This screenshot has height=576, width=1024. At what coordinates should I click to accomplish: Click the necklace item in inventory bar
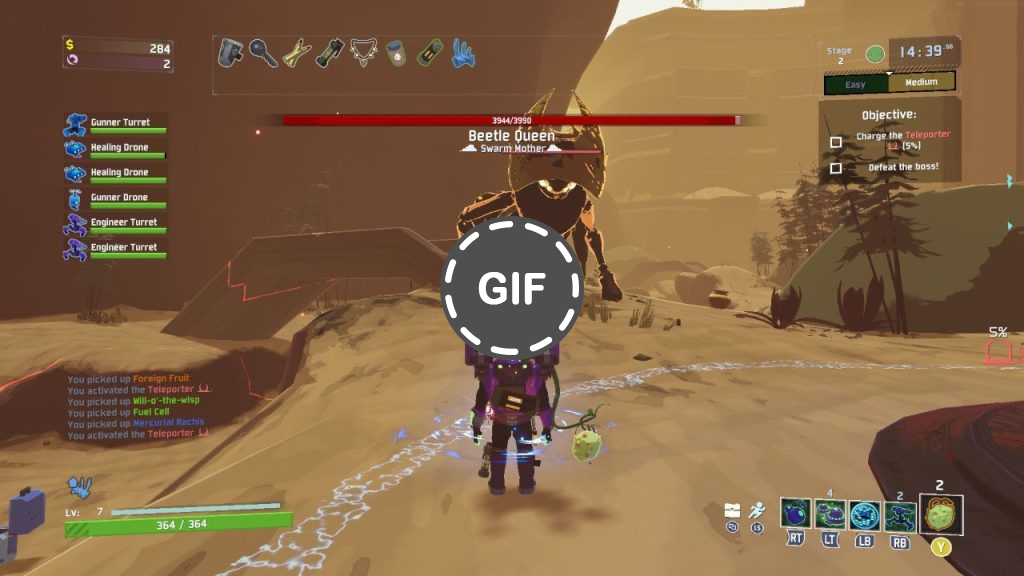(x=363, y=53)
